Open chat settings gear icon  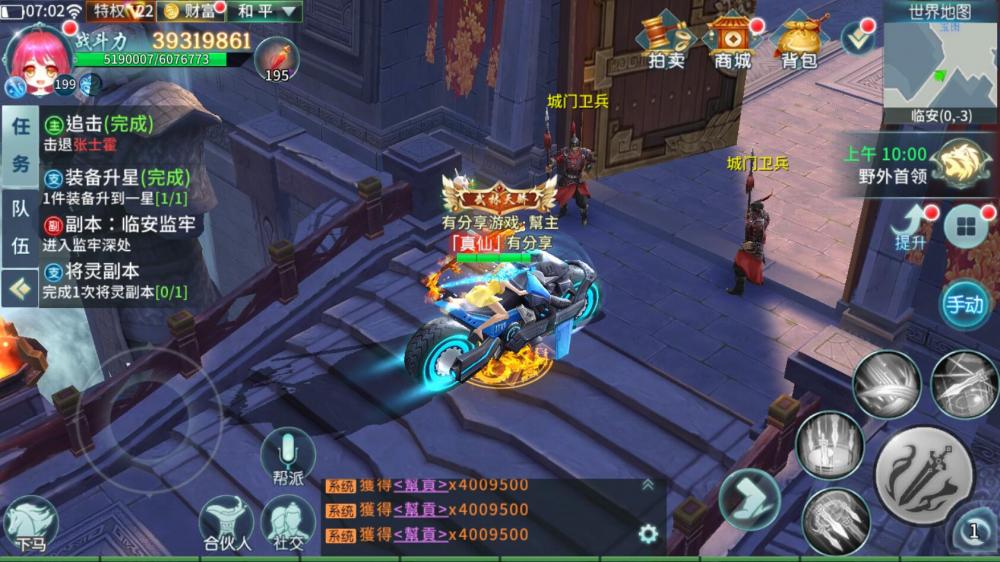pyautogui.click(x=648, y=534)
